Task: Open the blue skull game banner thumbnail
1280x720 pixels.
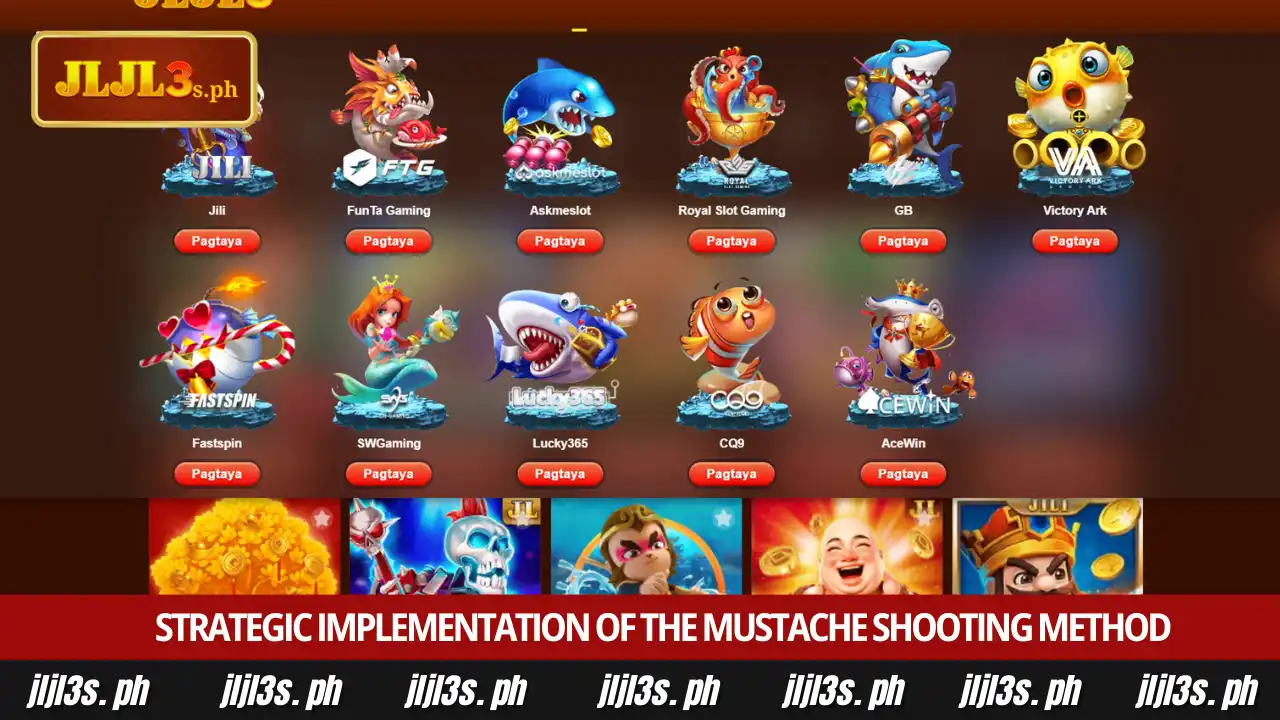Action: 444,545
